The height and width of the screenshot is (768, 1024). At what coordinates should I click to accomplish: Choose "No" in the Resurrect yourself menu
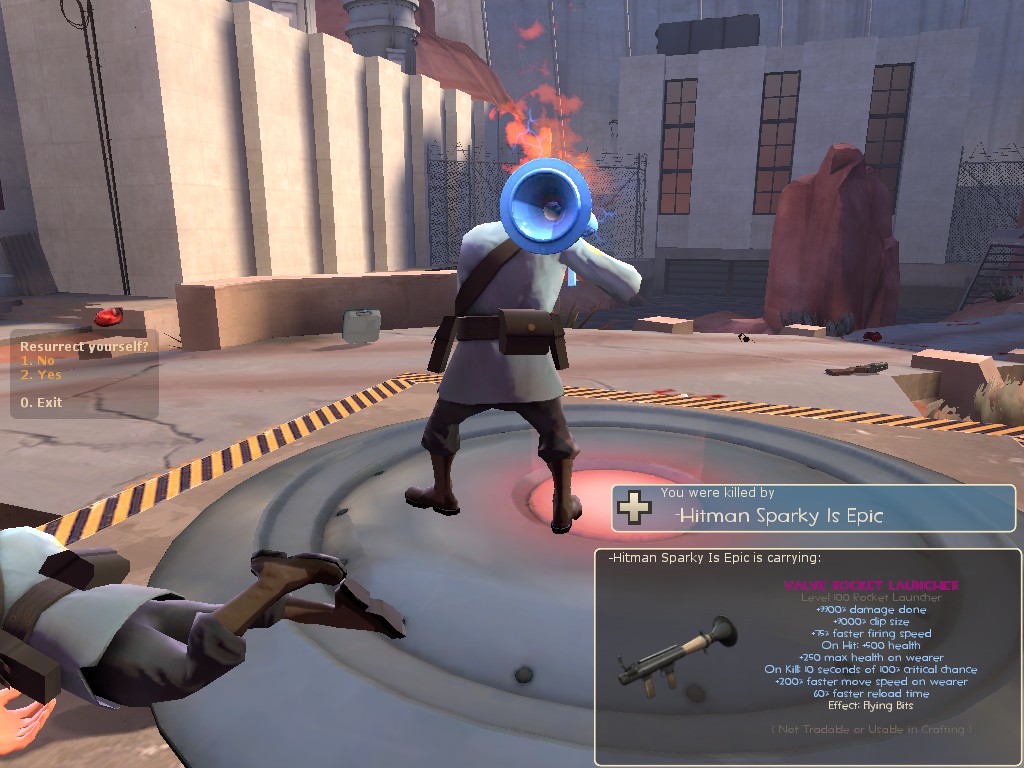(x=38, y=361)
